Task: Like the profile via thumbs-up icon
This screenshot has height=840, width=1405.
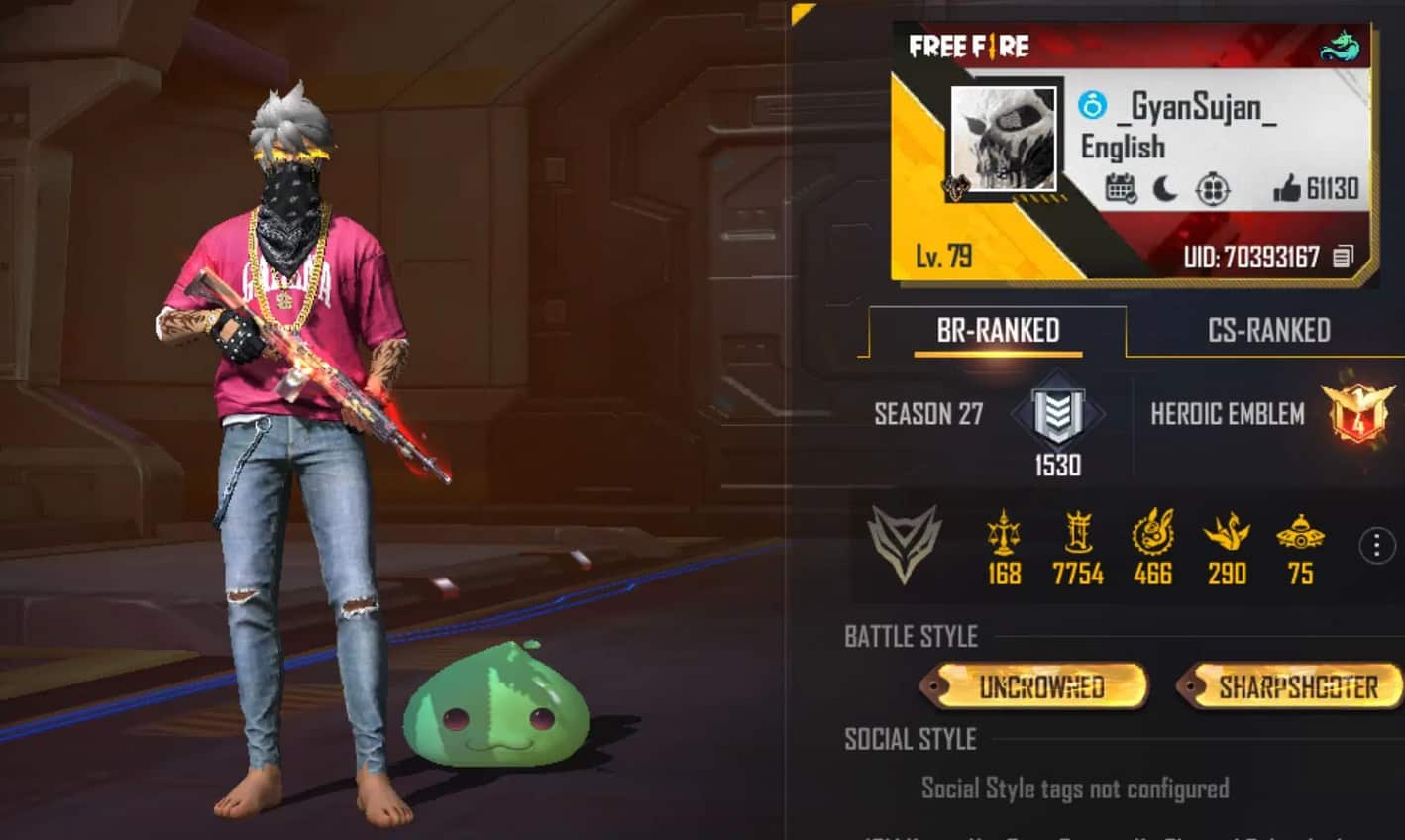Action: [1287, 188]
